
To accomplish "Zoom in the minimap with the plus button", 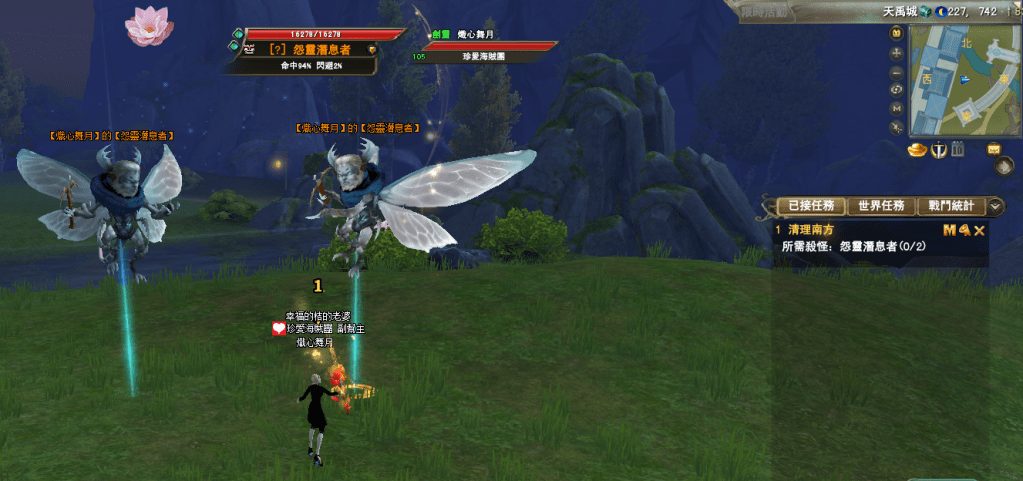I will coord(897,54).
